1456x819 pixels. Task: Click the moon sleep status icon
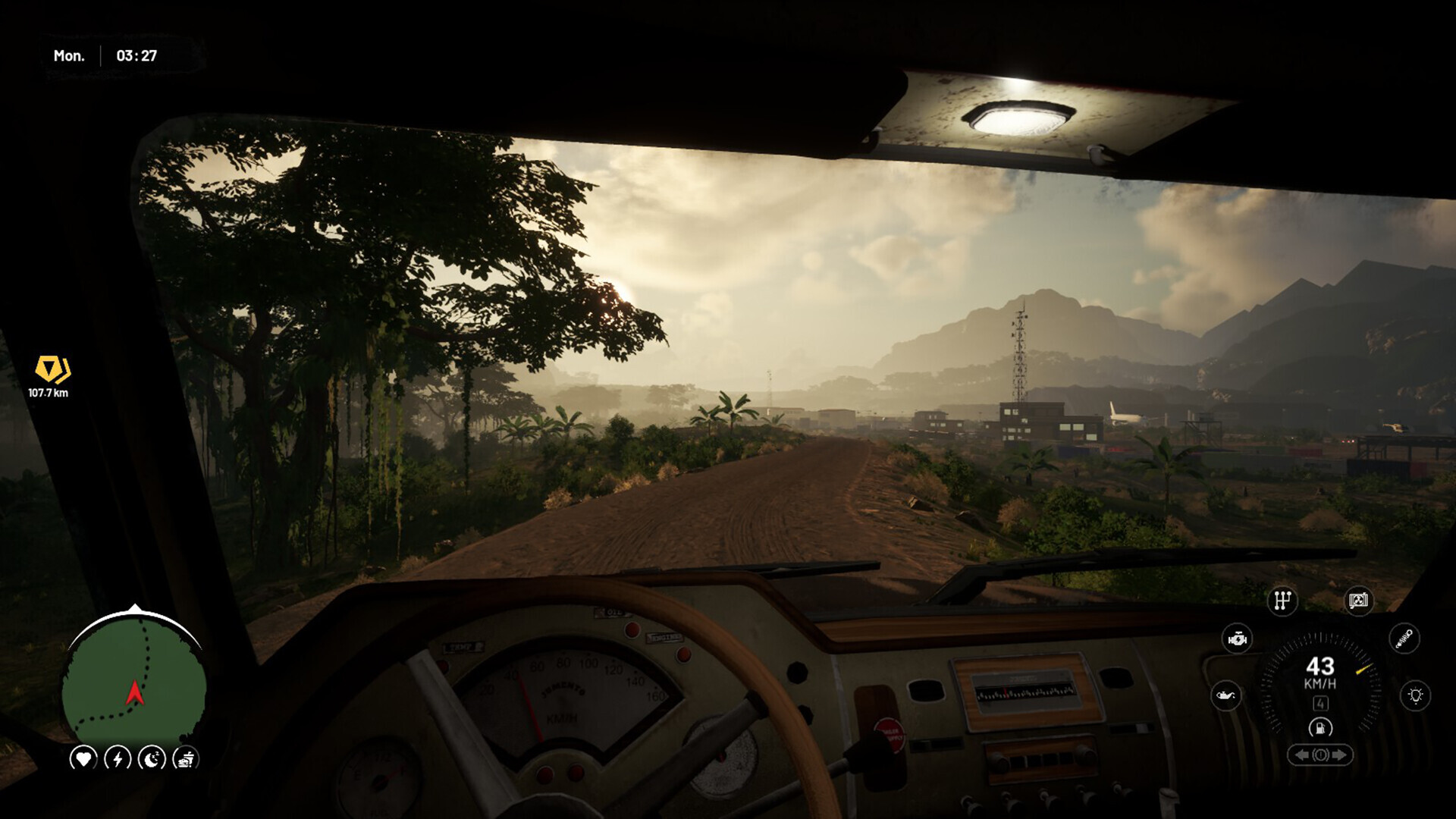point(152,758)
